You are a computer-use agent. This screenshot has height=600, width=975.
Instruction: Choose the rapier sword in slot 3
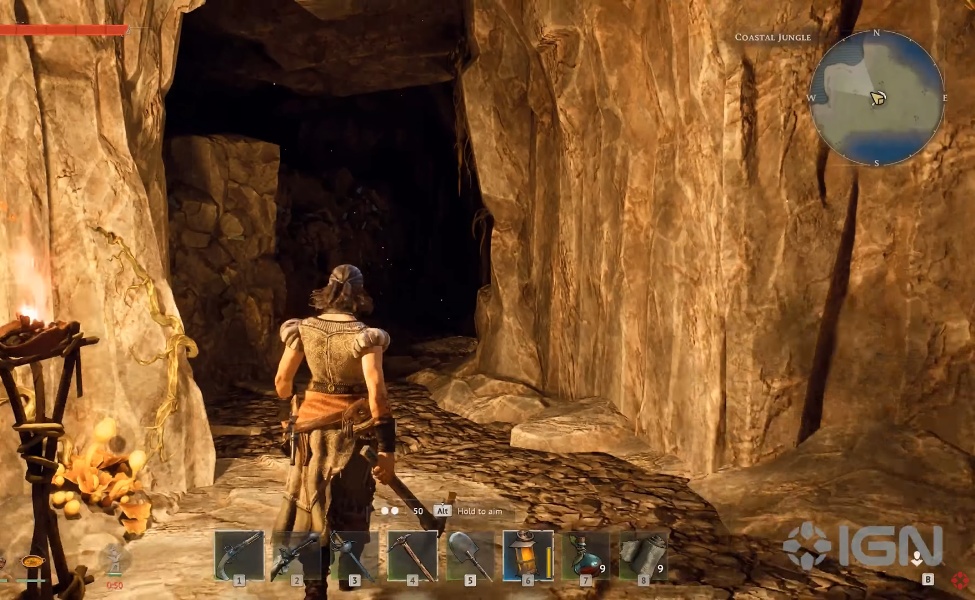click(x=354, y=555)
